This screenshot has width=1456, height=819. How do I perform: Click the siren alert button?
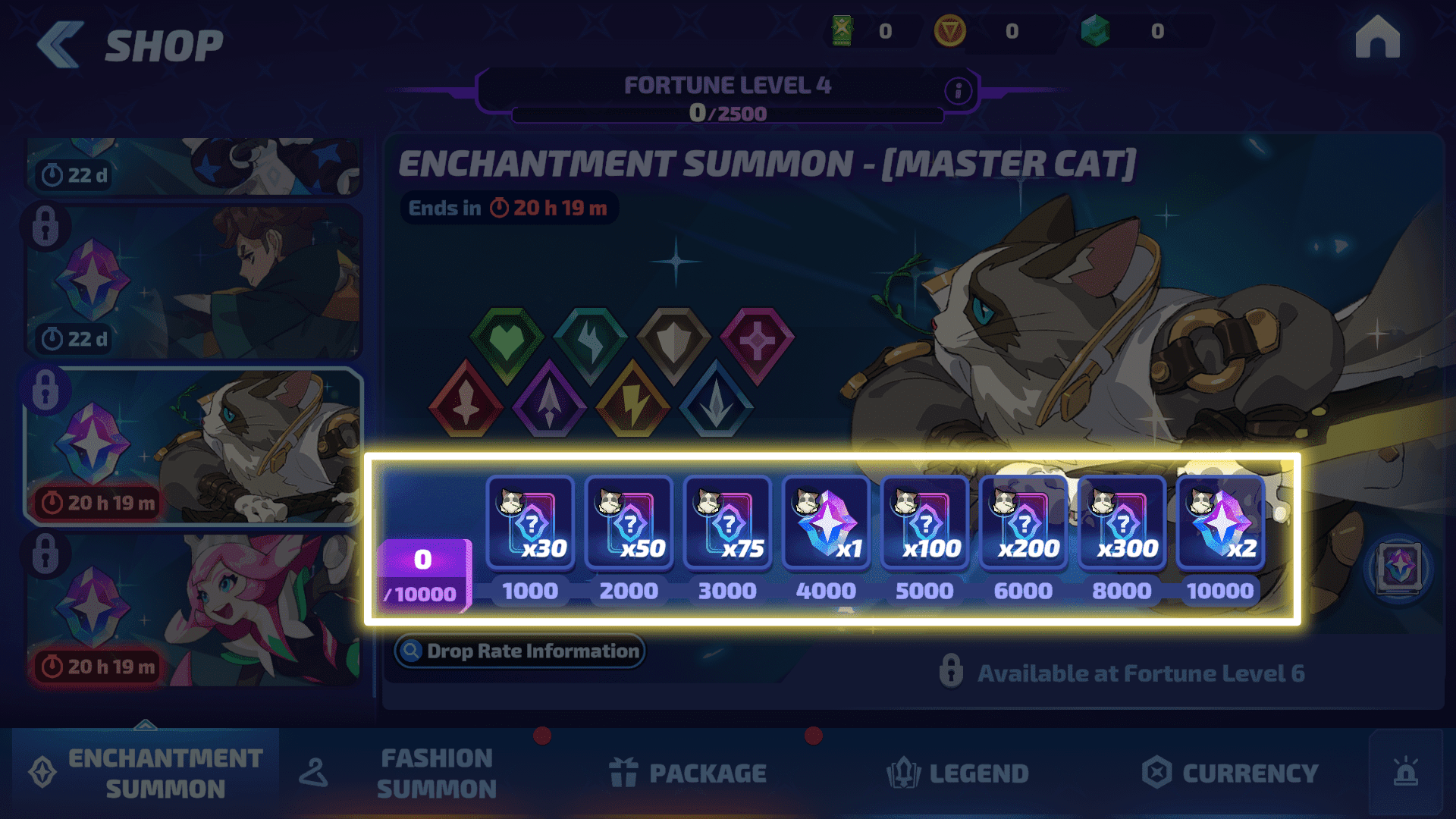pyautogui.click(x=1405, y=773)
